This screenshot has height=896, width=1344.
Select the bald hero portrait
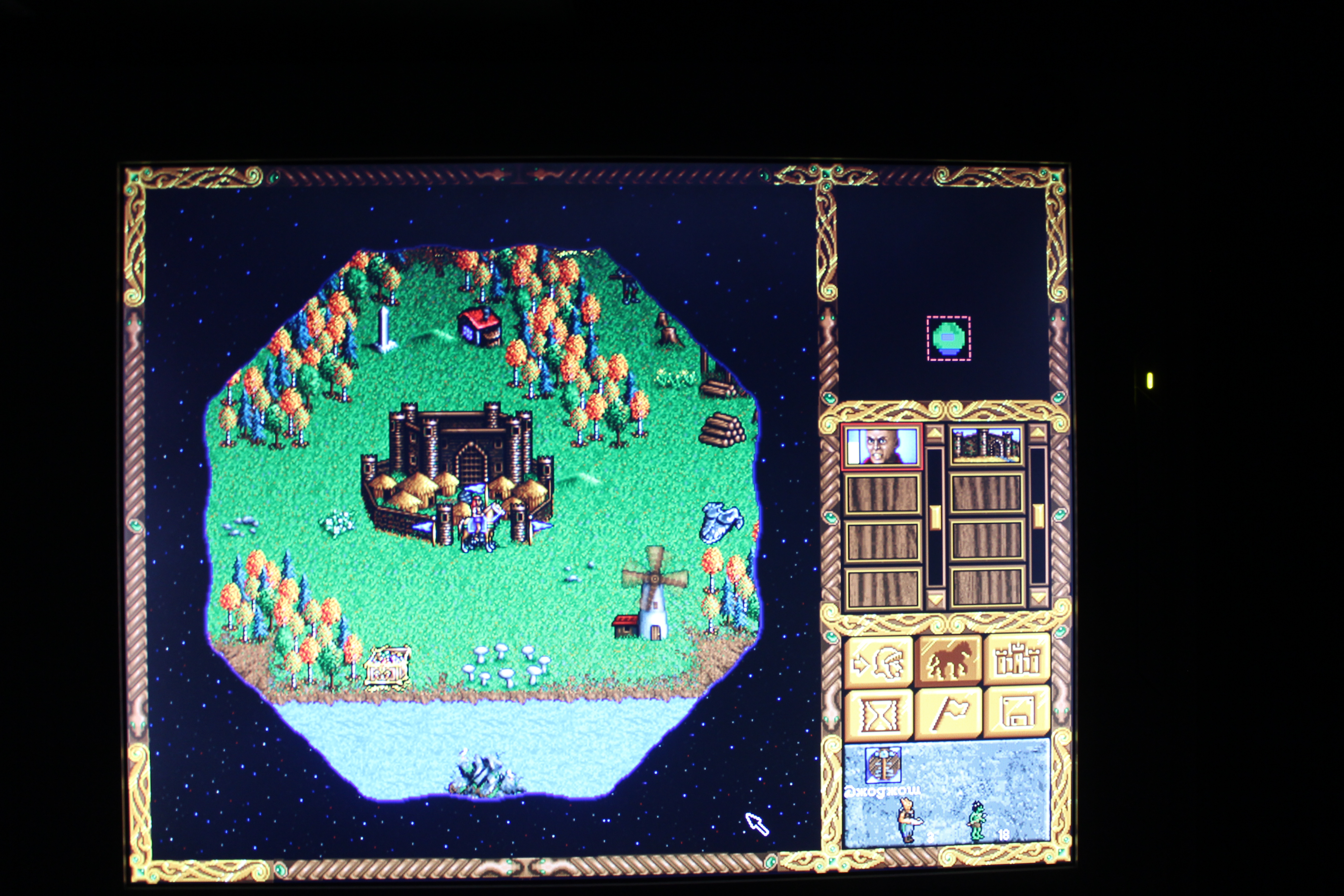point(882,446)
